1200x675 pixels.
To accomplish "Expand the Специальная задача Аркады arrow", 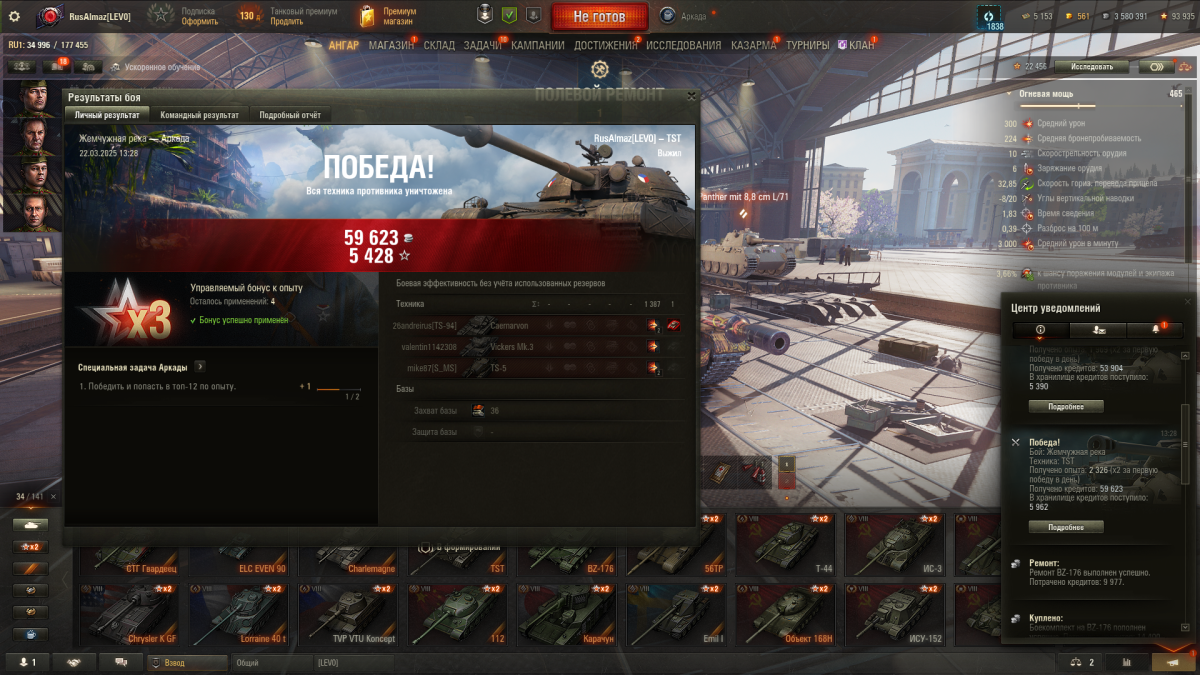I will pos(200,367).
